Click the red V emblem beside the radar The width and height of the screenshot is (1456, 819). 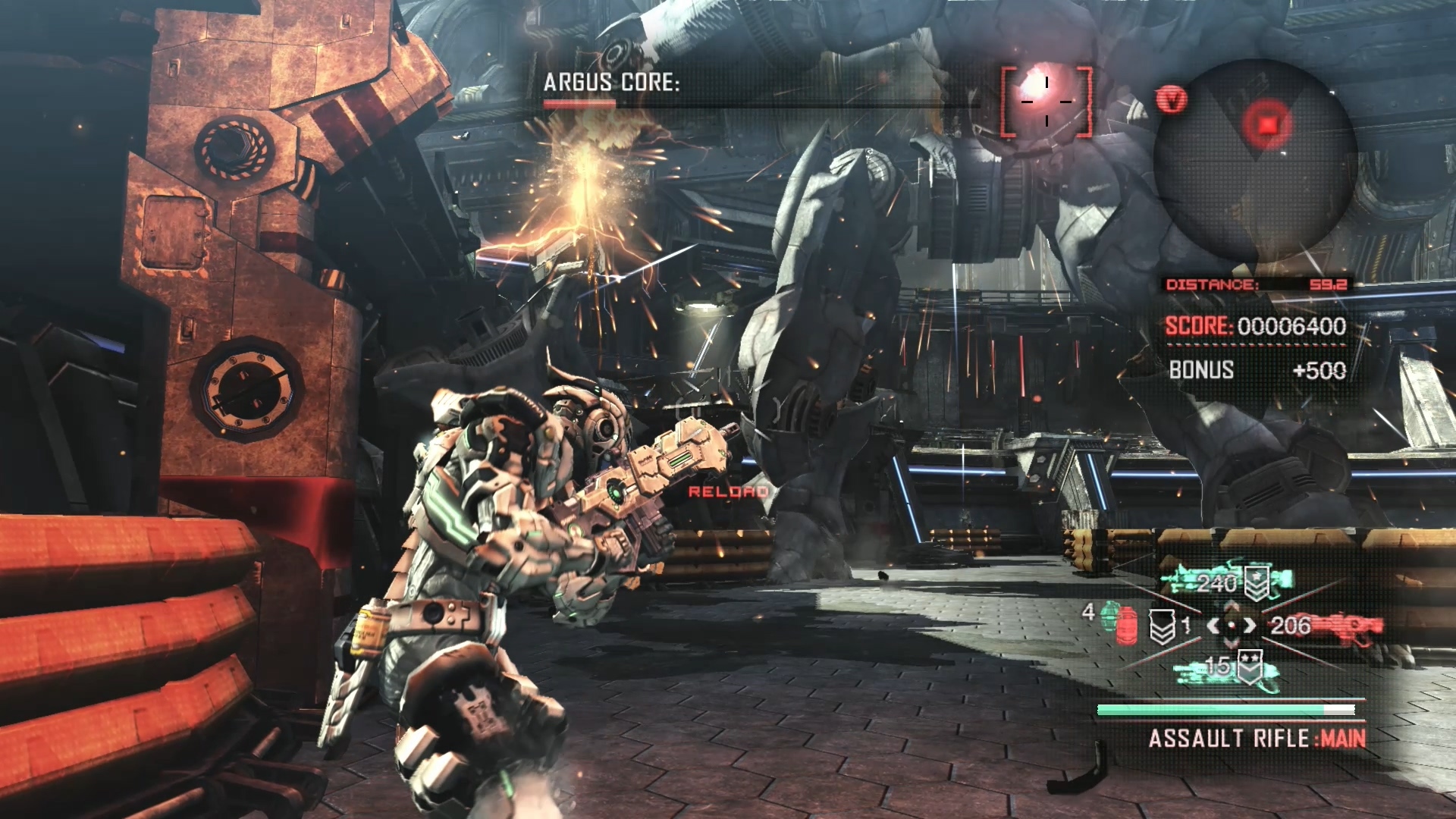point(1172,99)
